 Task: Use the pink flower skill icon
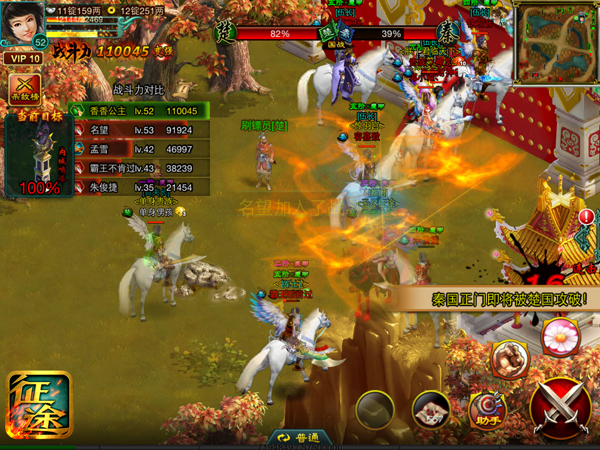click(x=559, y=338)
